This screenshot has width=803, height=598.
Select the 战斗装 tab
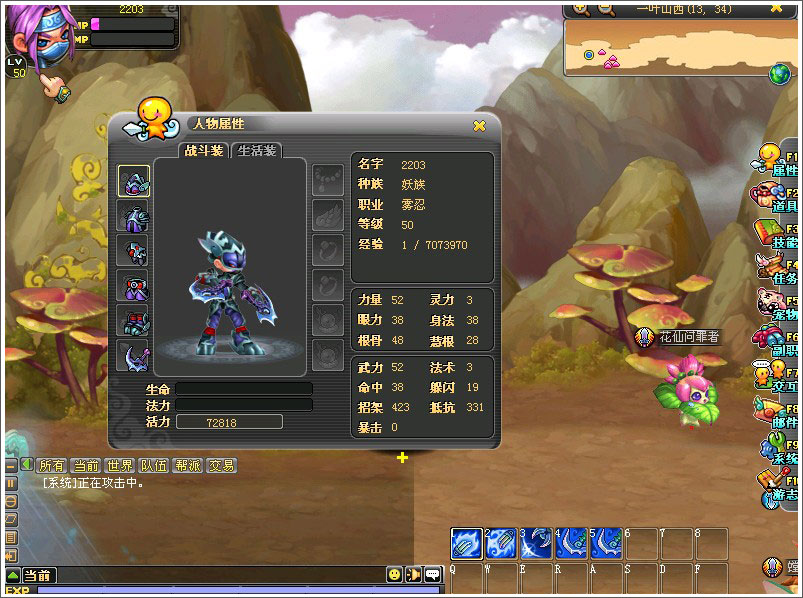click(203, 151)
